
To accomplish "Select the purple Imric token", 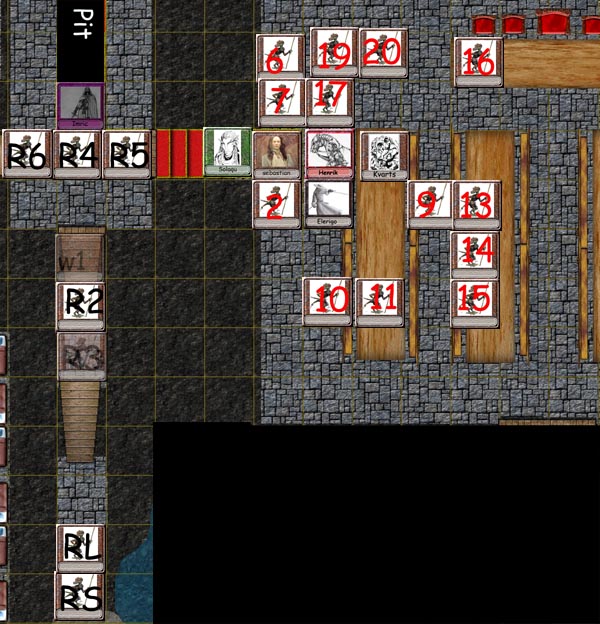I will tap(80, 106).
